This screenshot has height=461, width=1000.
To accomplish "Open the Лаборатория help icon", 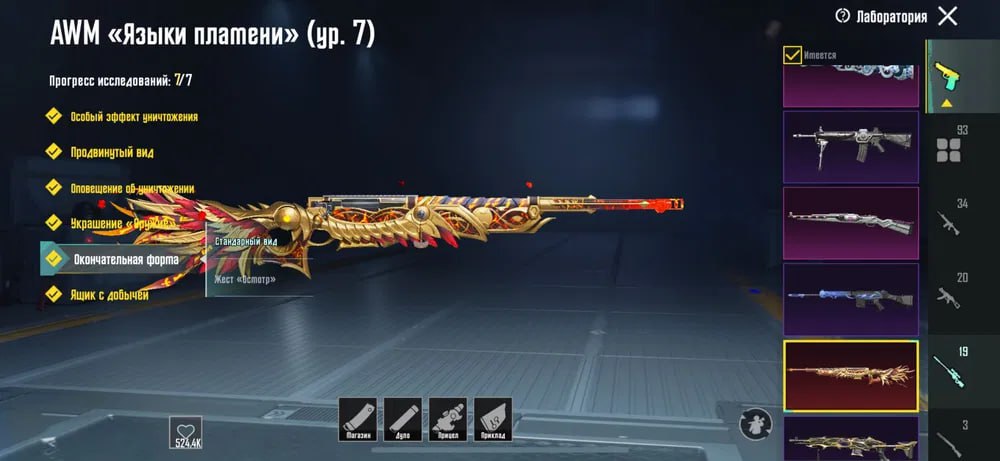I will (x=842, y=16).
